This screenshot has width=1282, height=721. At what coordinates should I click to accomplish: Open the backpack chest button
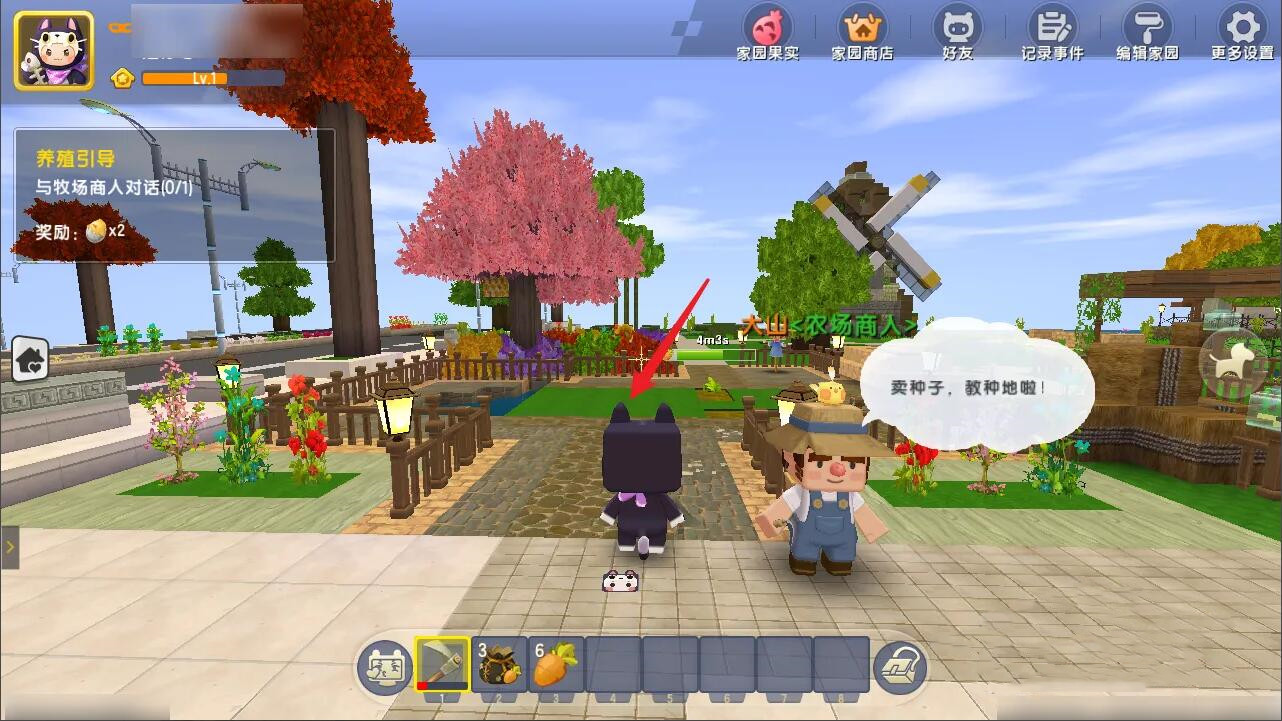coord(900,668)
